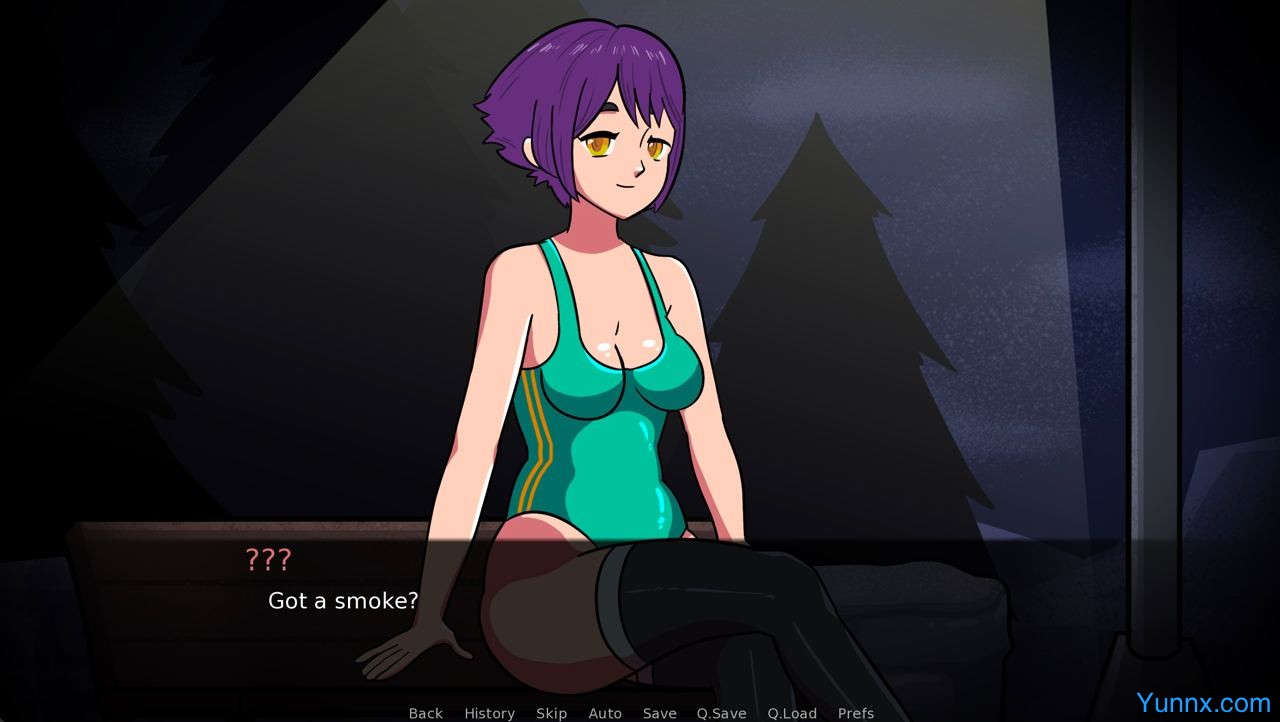This screenshot has width=1280, height=722.
Task: Quick save with Q.Save
Action: point(721,713)
